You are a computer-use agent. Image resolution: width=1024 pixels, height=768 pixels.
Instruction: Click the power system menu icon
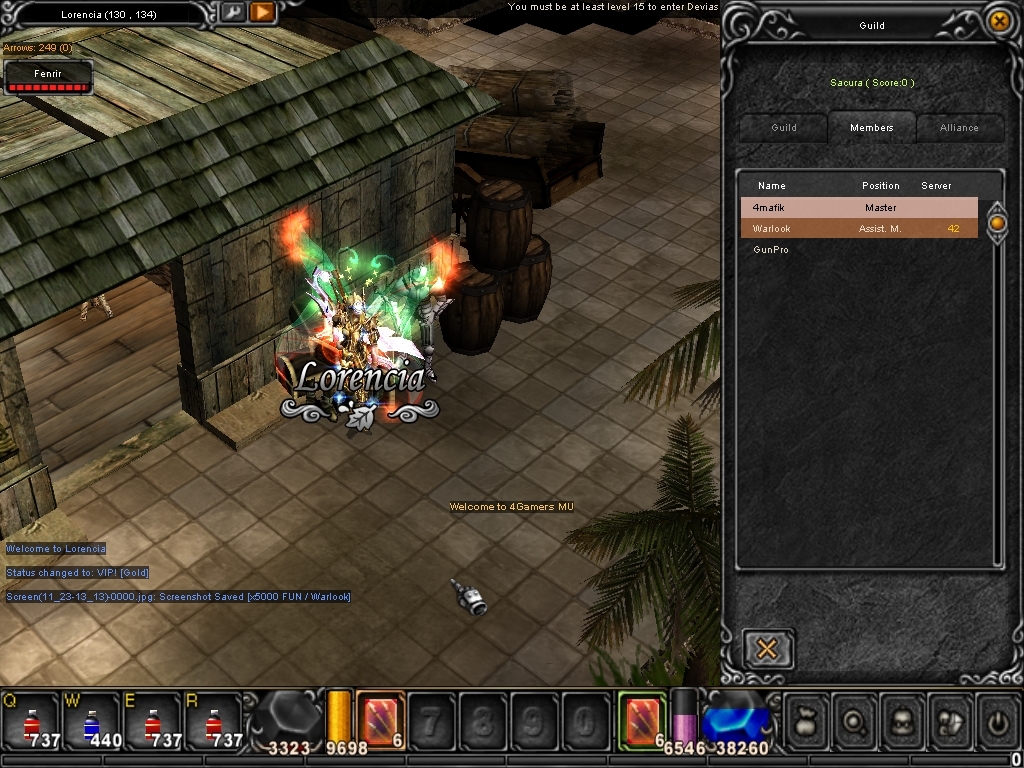pos(999,719)
